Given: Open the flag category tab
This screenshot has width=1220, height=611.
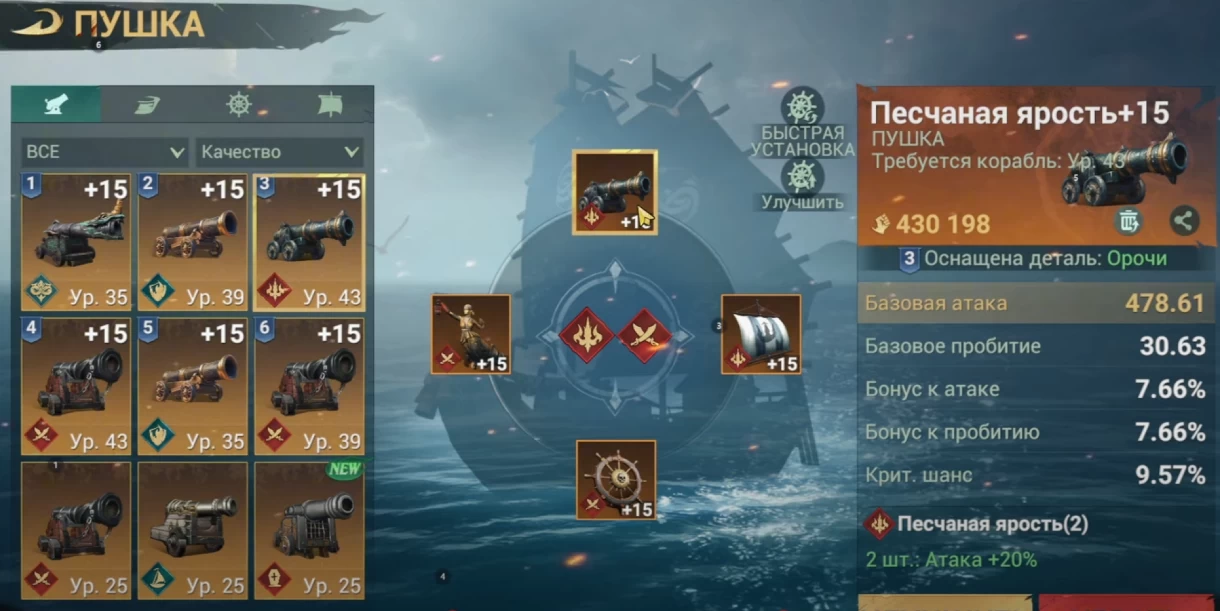Looking at the screenshot, I should coord(329,104).
